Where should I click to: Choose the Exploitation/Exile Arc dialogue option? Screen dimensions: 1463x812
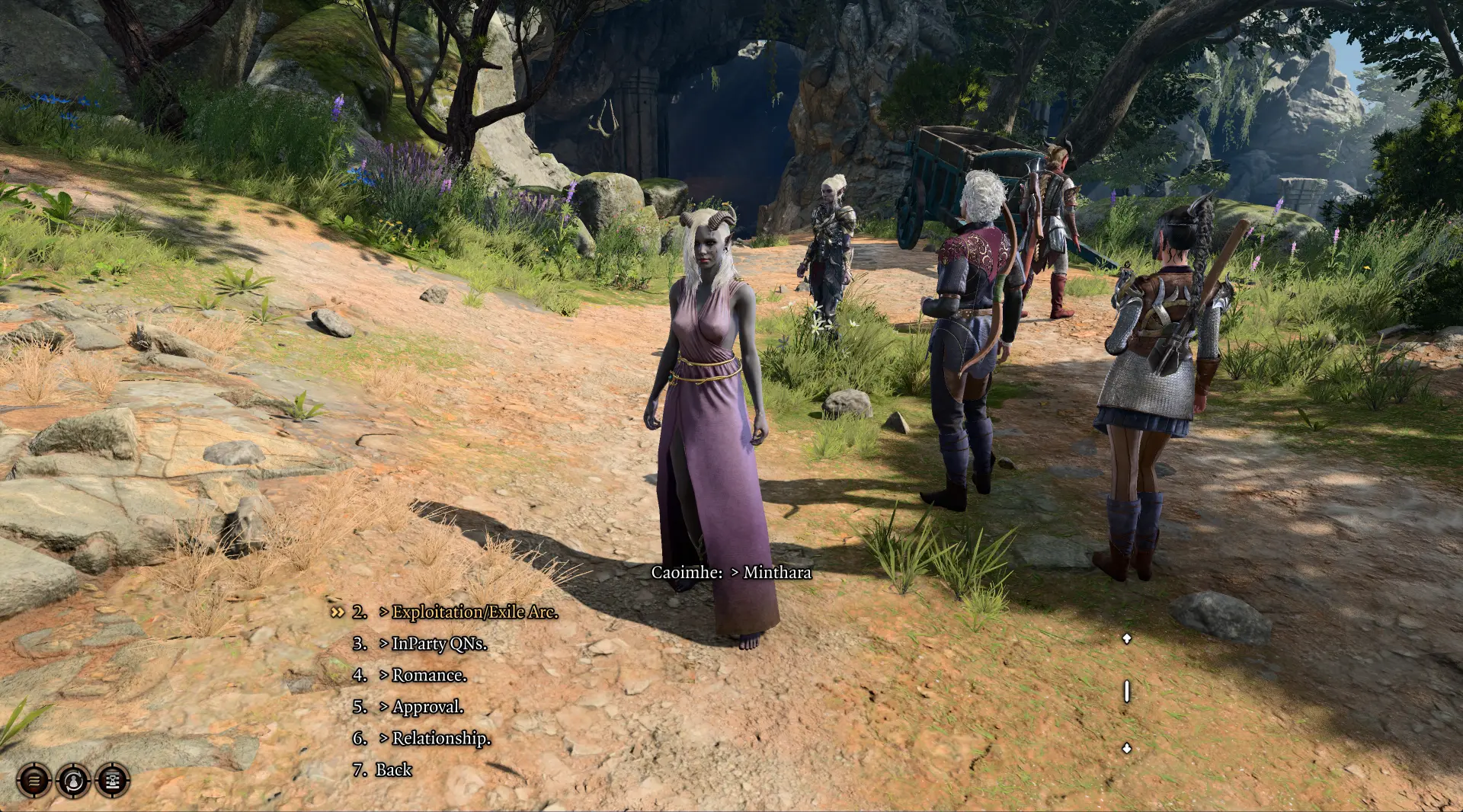pyautogui.click(x=474, y=612)
